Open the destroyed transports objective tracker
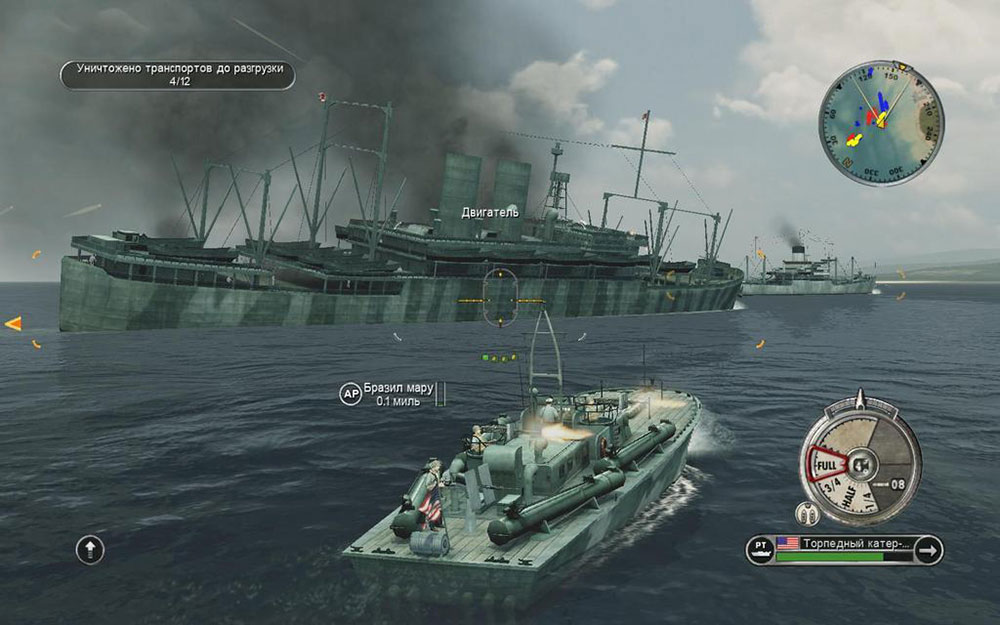This screenshot has width=1000, height=625. click(178, 75)
